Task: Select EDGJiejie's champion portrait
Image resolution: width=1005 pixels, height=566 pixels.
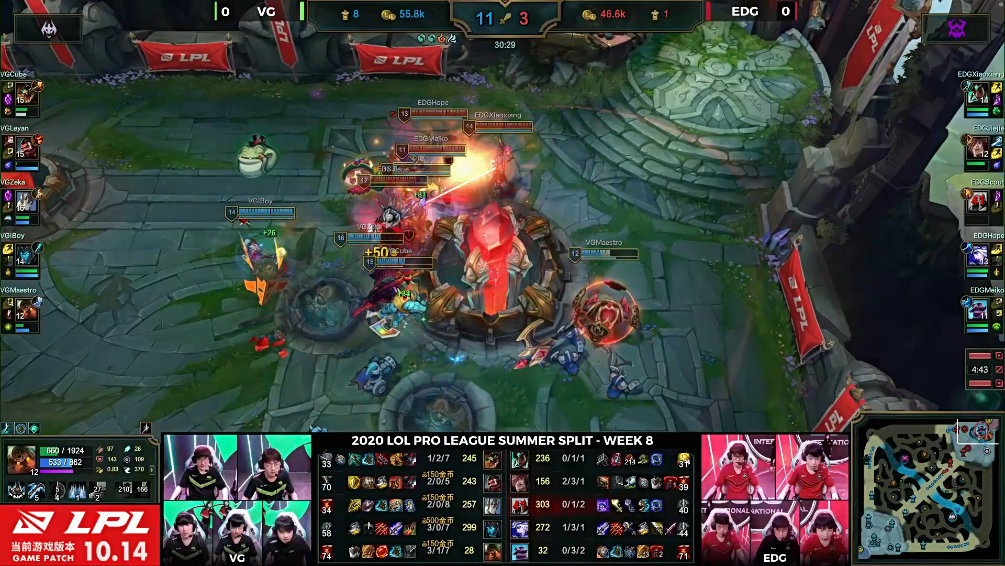Action: click(977, 147)
